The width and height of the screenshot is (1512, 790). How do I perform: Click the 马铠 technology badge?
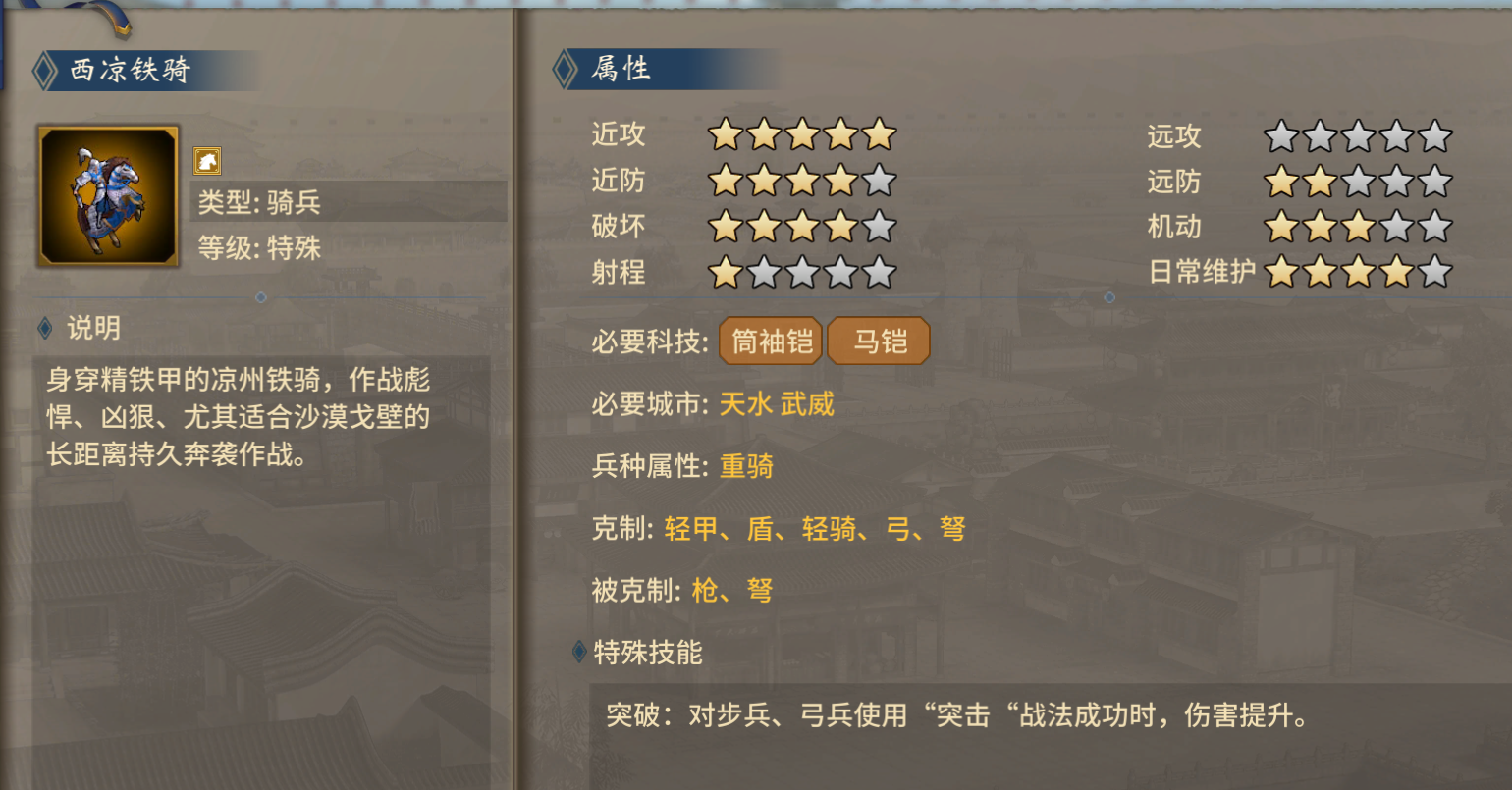click(x=877, y=341)
